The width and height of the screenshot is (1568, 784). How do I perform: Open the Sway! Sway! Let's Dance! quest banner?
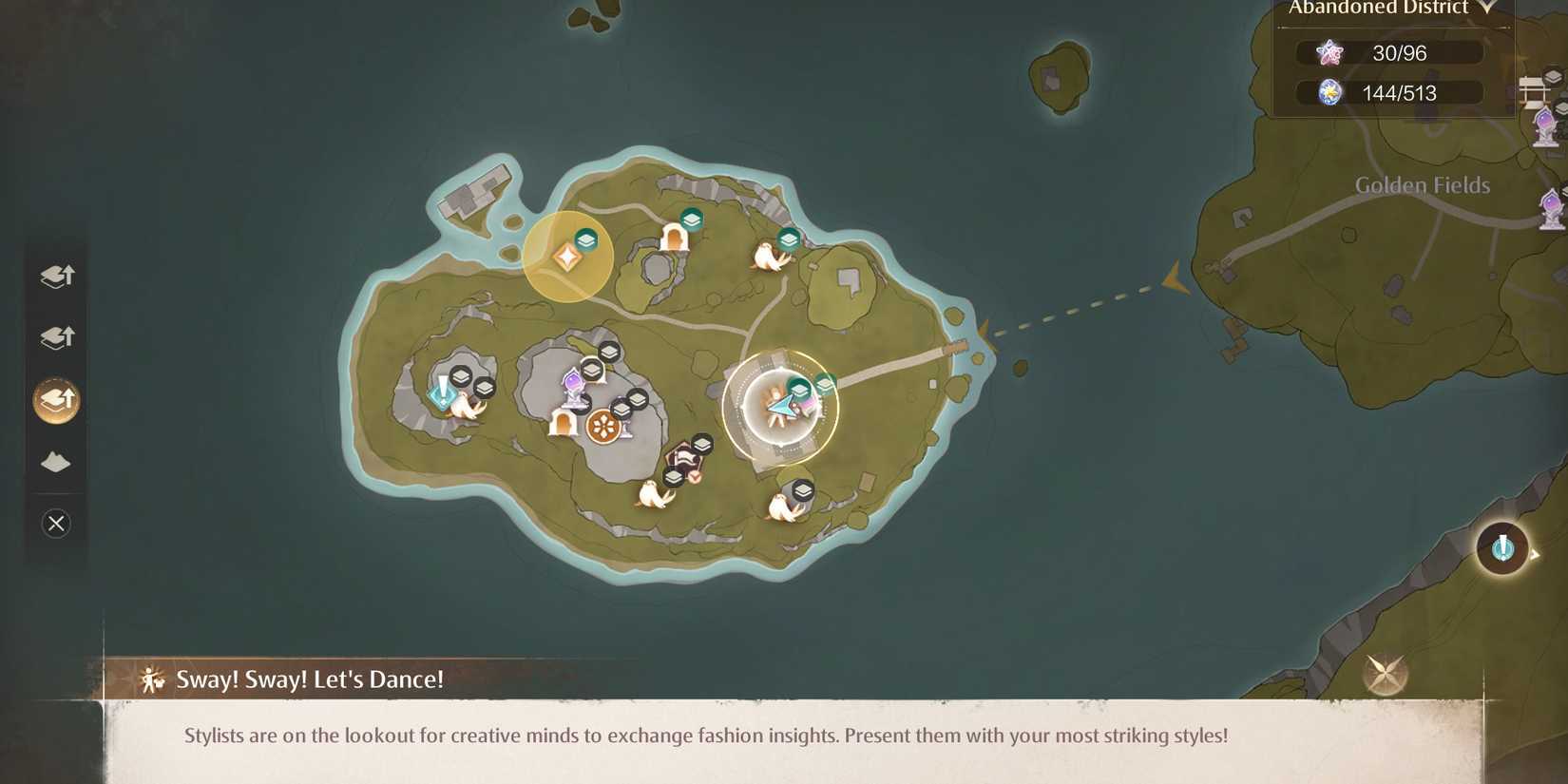tap(308, 679)
